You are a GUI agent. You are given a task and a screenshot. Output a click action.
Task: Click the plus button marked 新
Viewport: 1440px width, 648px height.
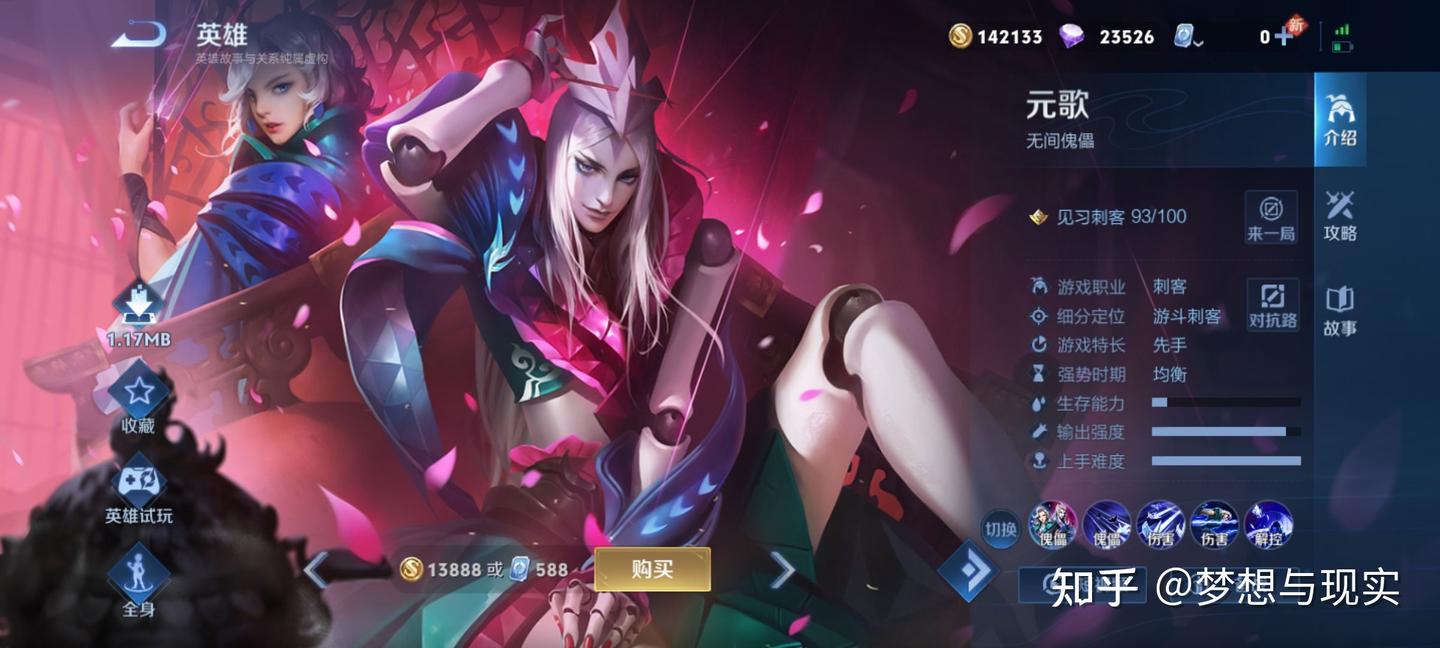1282,36
